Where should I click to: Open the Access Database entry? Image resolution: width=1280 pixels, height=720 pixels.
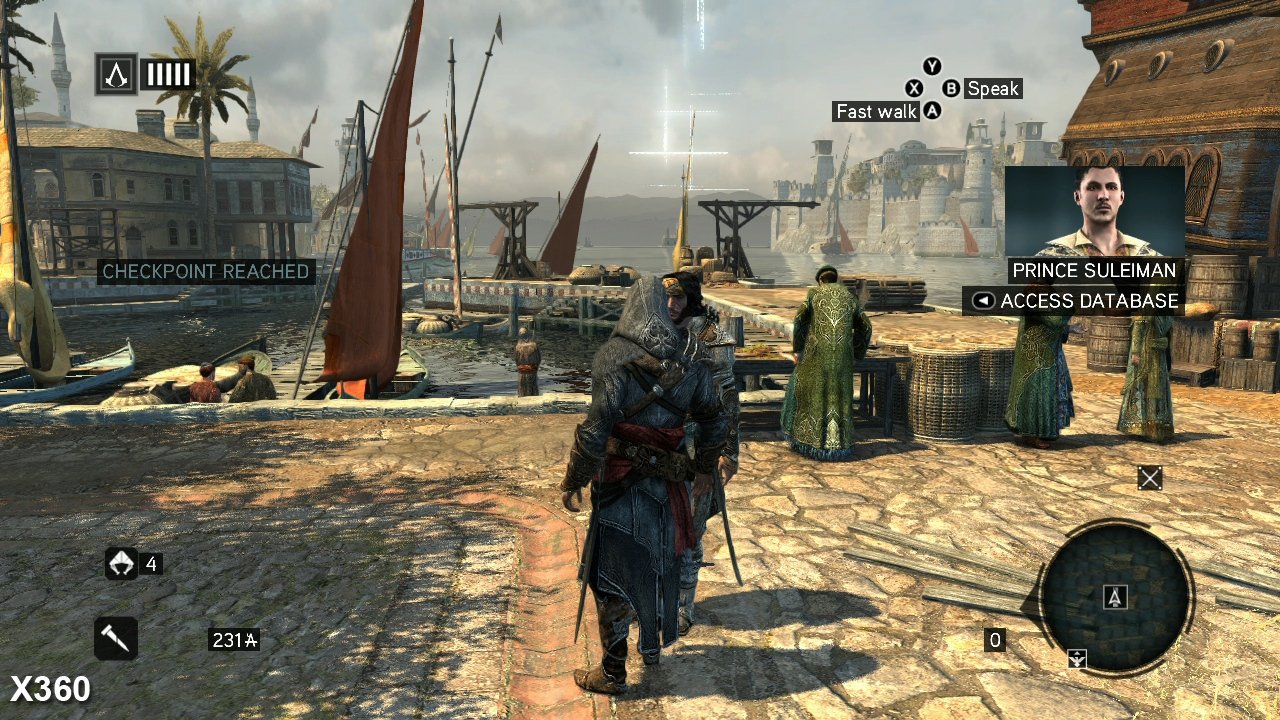coord(1074,301)
